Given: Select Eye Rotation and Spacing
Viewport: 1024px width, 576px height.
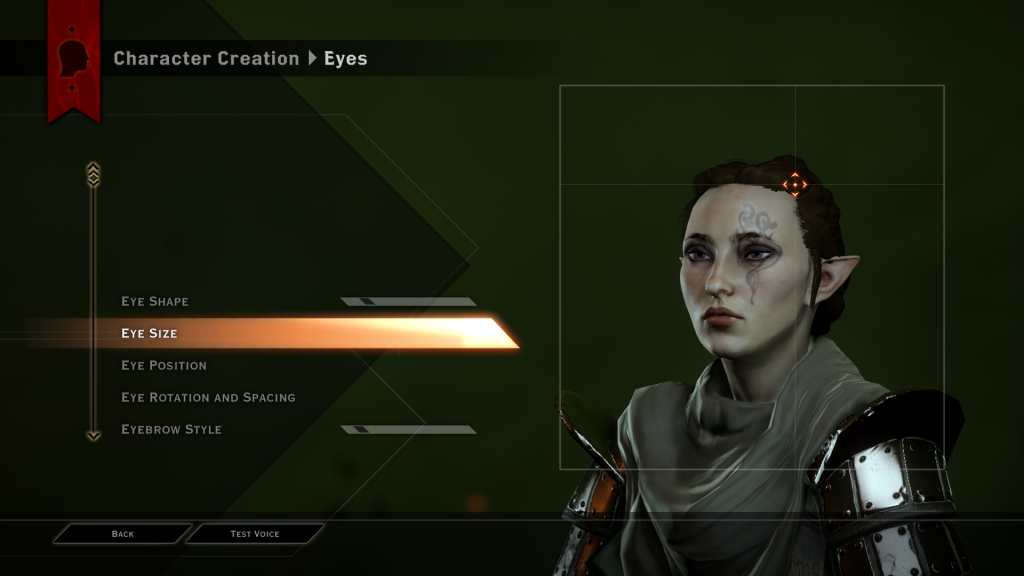Looking at the screenshot, I should (x=208, y=397).
